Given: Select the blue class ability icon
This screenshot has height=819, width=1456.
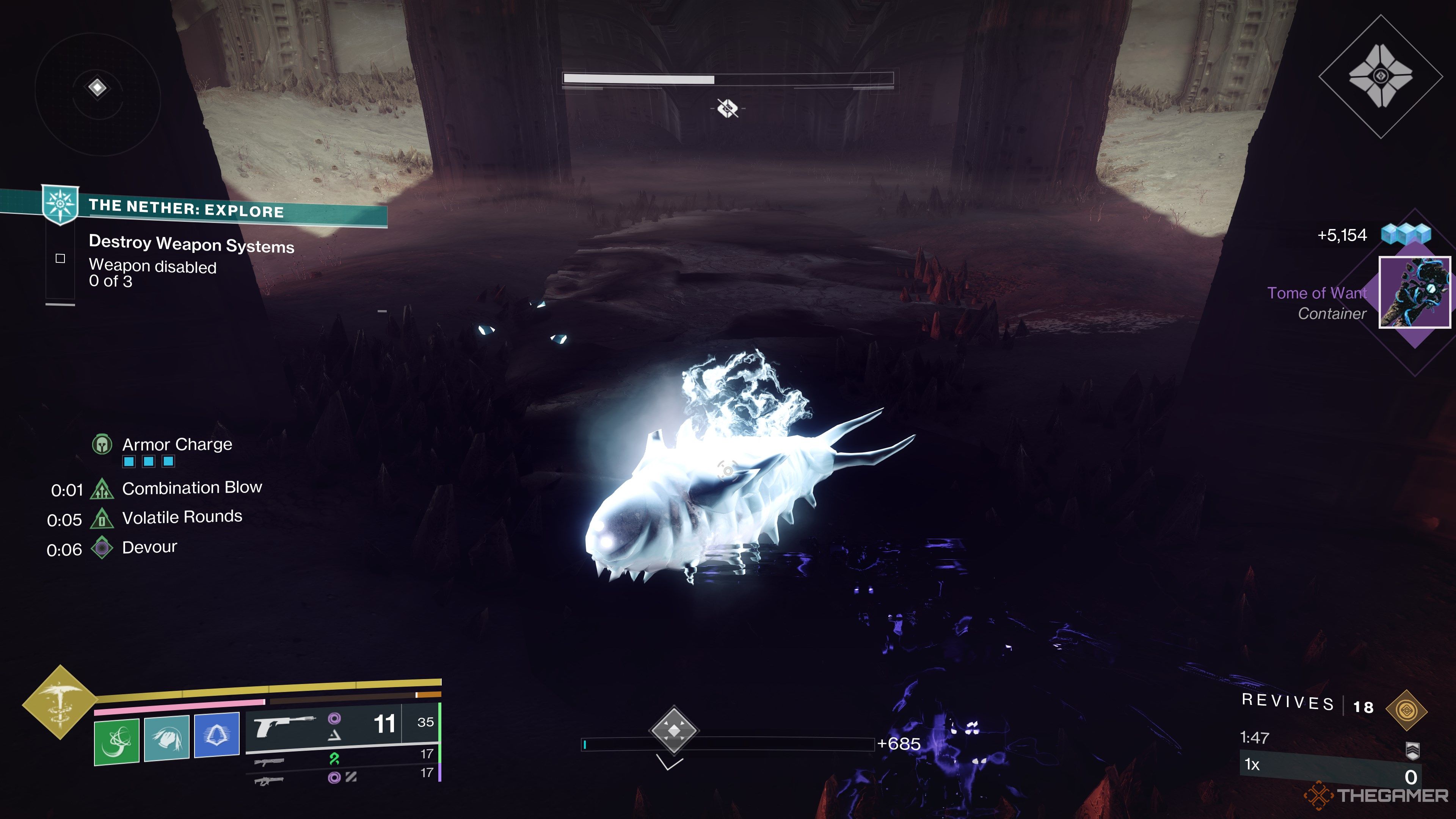Looking at the screenshot, I should tap(217, 735).
